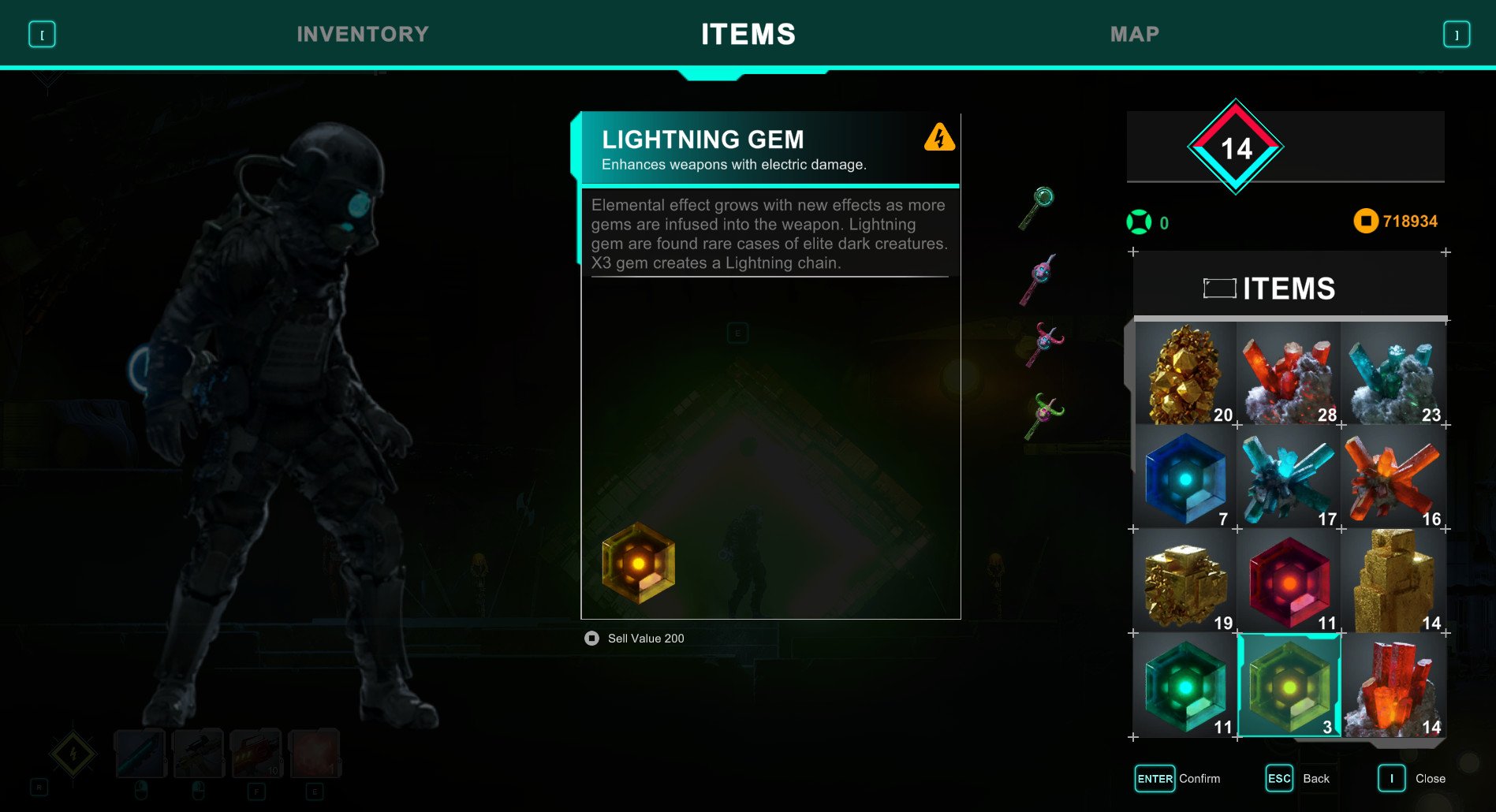Select the rough gold ore with 19
Viewport: 1496px width, 812px height.
(1184, 582)
